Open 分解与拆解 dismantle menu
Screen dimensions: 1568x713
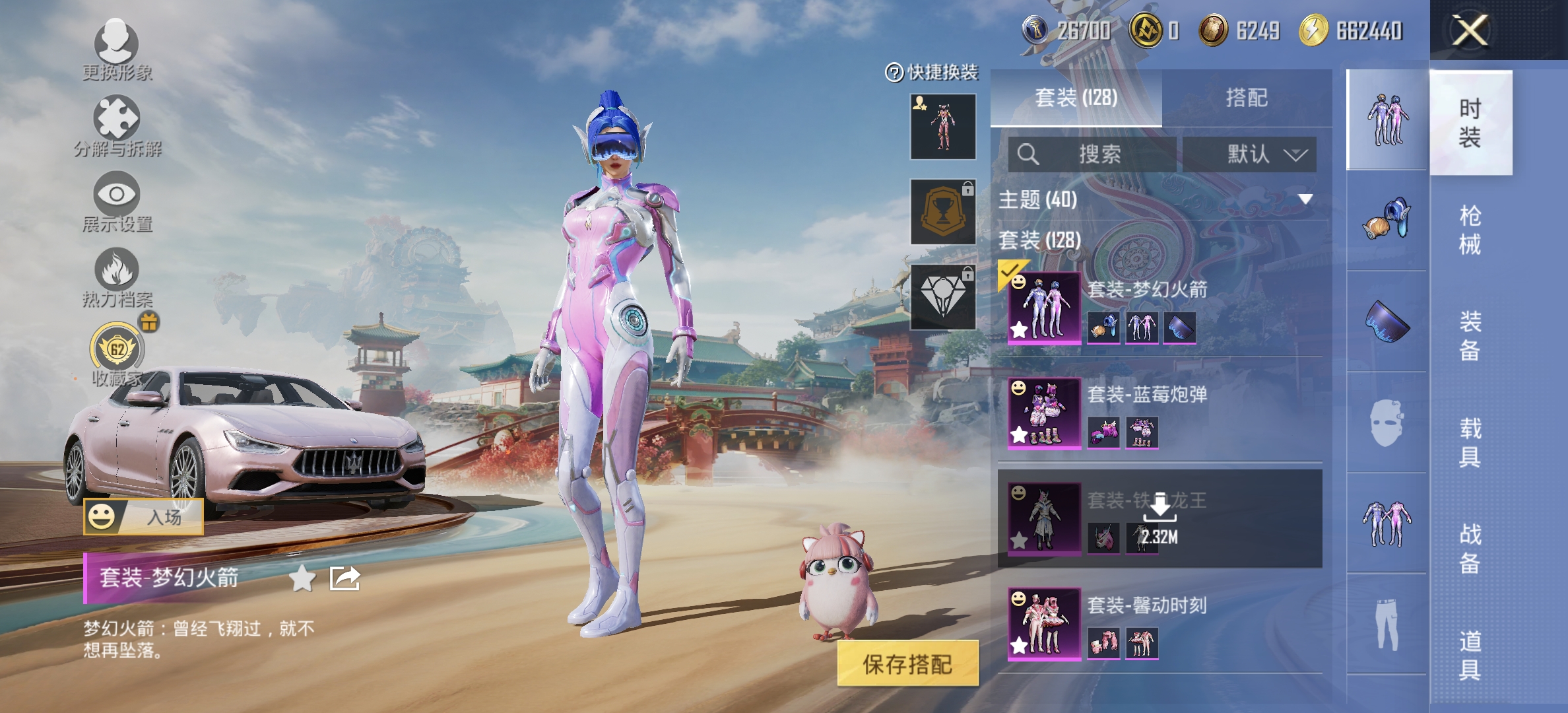pyautogui.click(x=117, y=125)
